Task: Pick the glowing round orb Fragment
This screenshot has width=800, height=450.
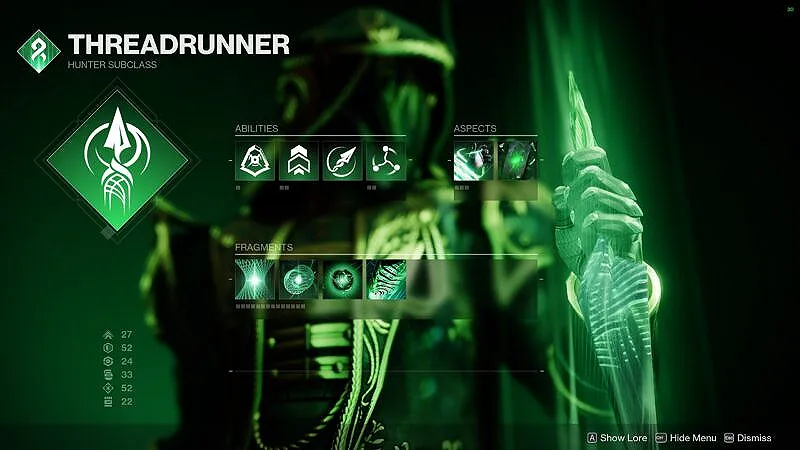Action: coord(342,281)
